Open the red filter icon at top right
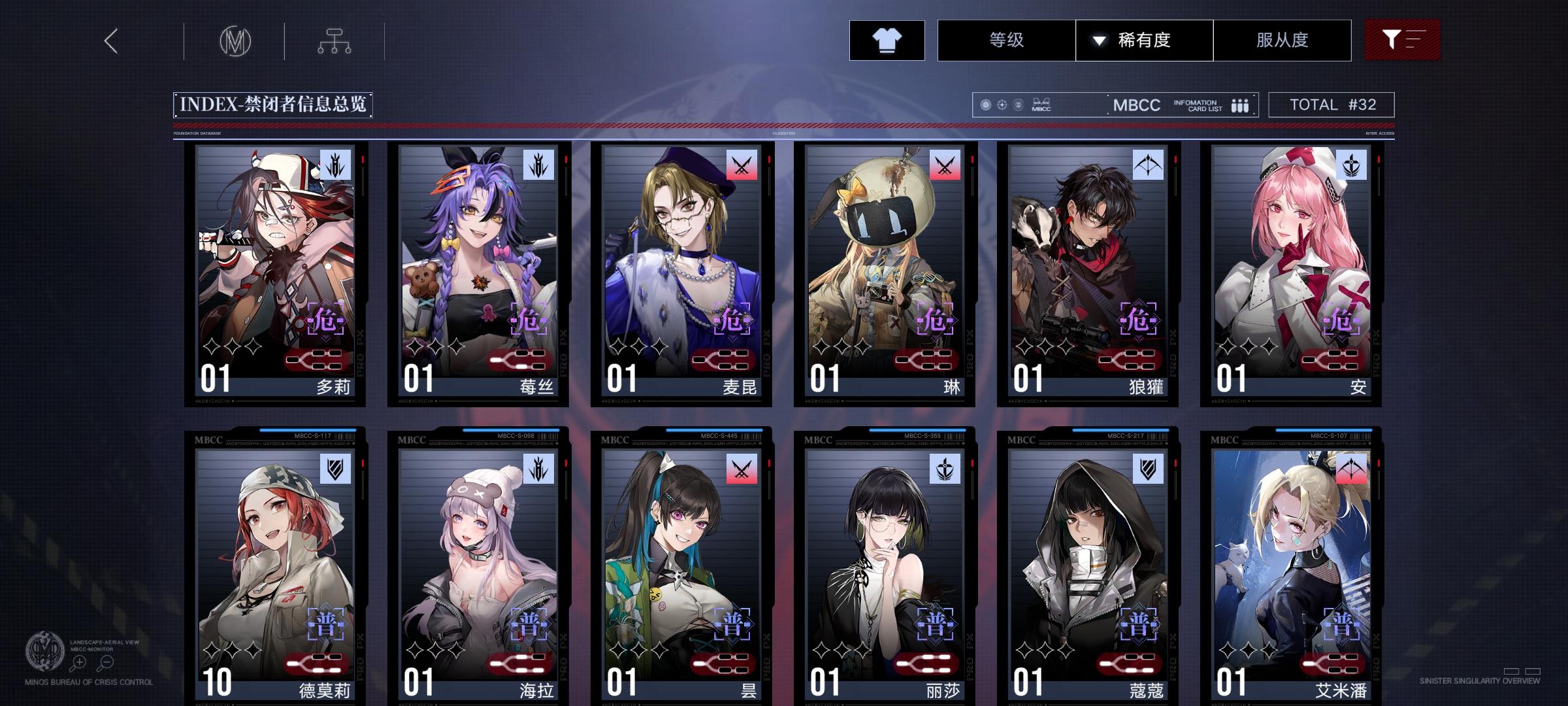1568x706 pixels. click(x=1402, y=40)
